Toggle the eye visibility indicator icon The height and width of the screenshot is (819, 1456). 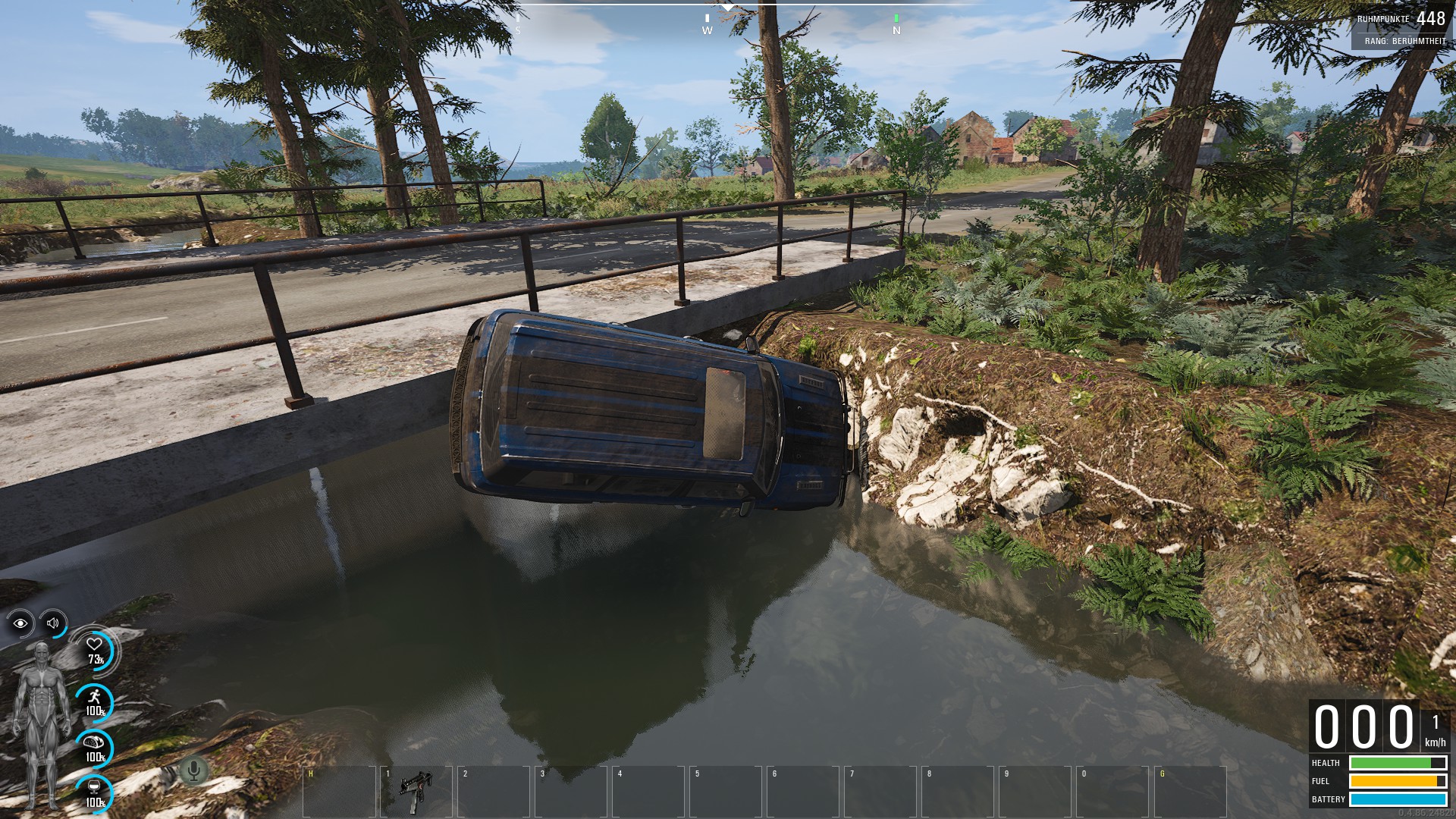click(20, 623)
